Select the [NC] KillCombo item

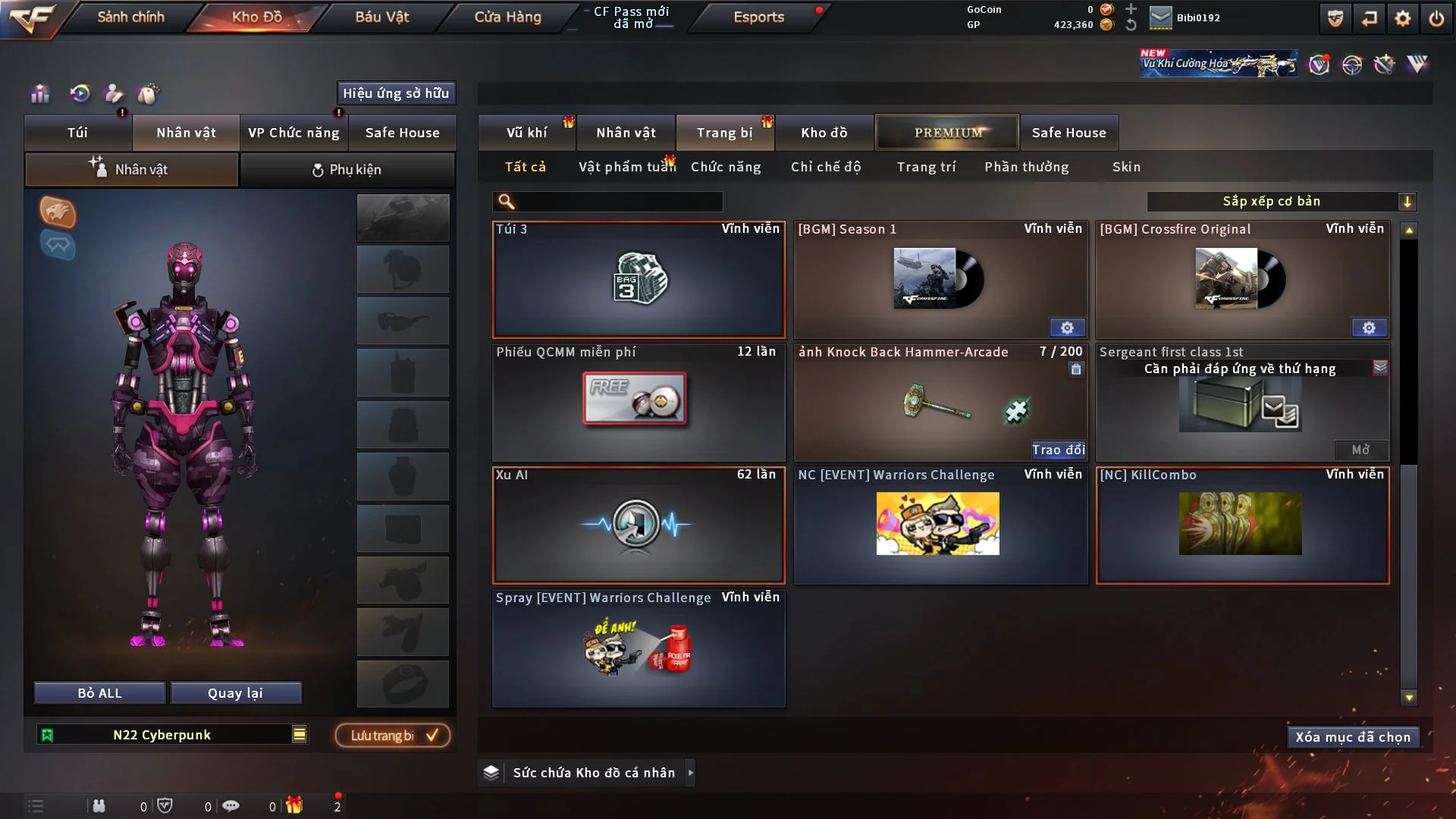pyautogui.click(x=1242, y=525)
